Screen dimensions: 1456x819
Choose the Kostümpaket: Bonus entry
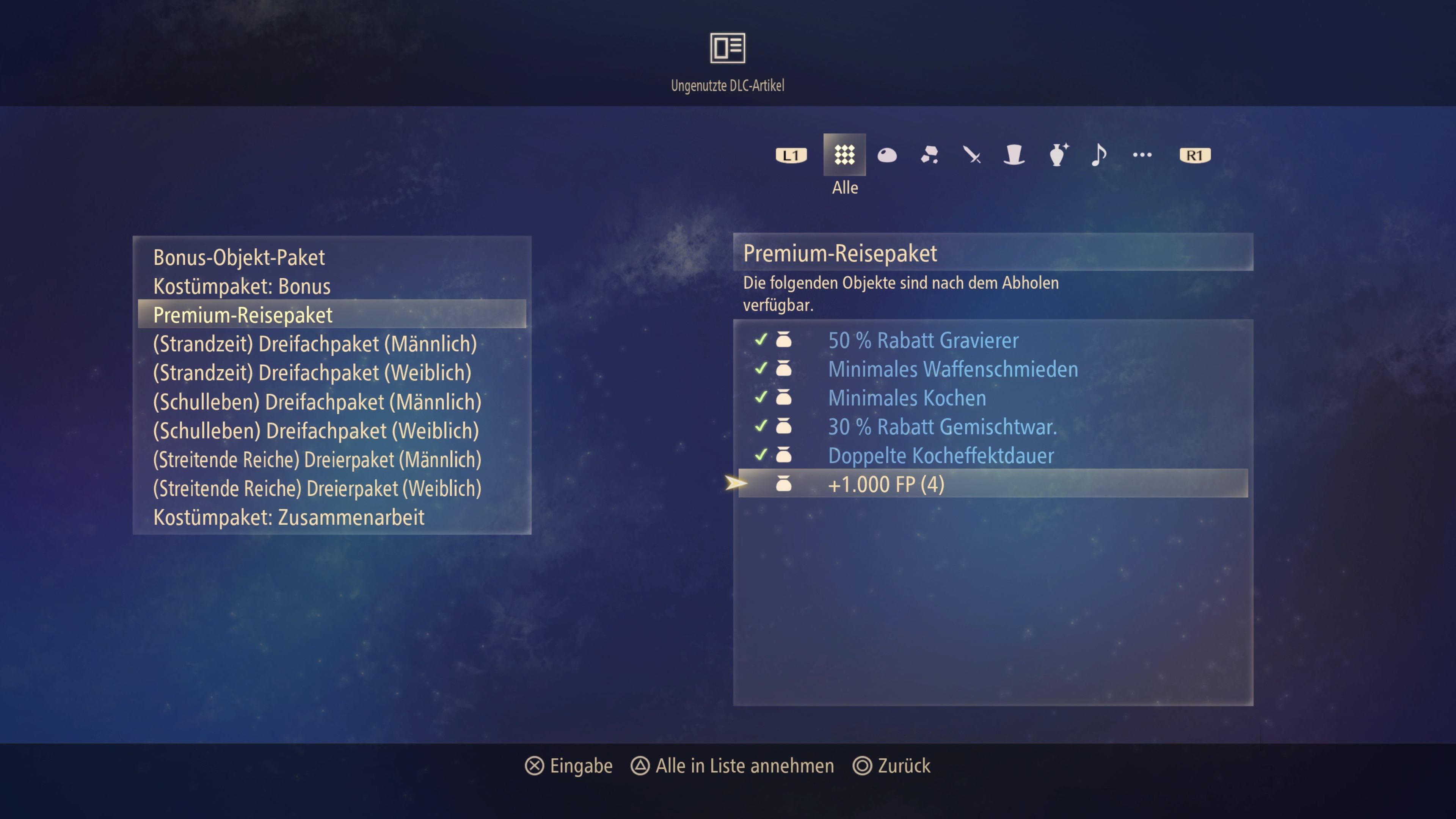click(x=242, y=287)
